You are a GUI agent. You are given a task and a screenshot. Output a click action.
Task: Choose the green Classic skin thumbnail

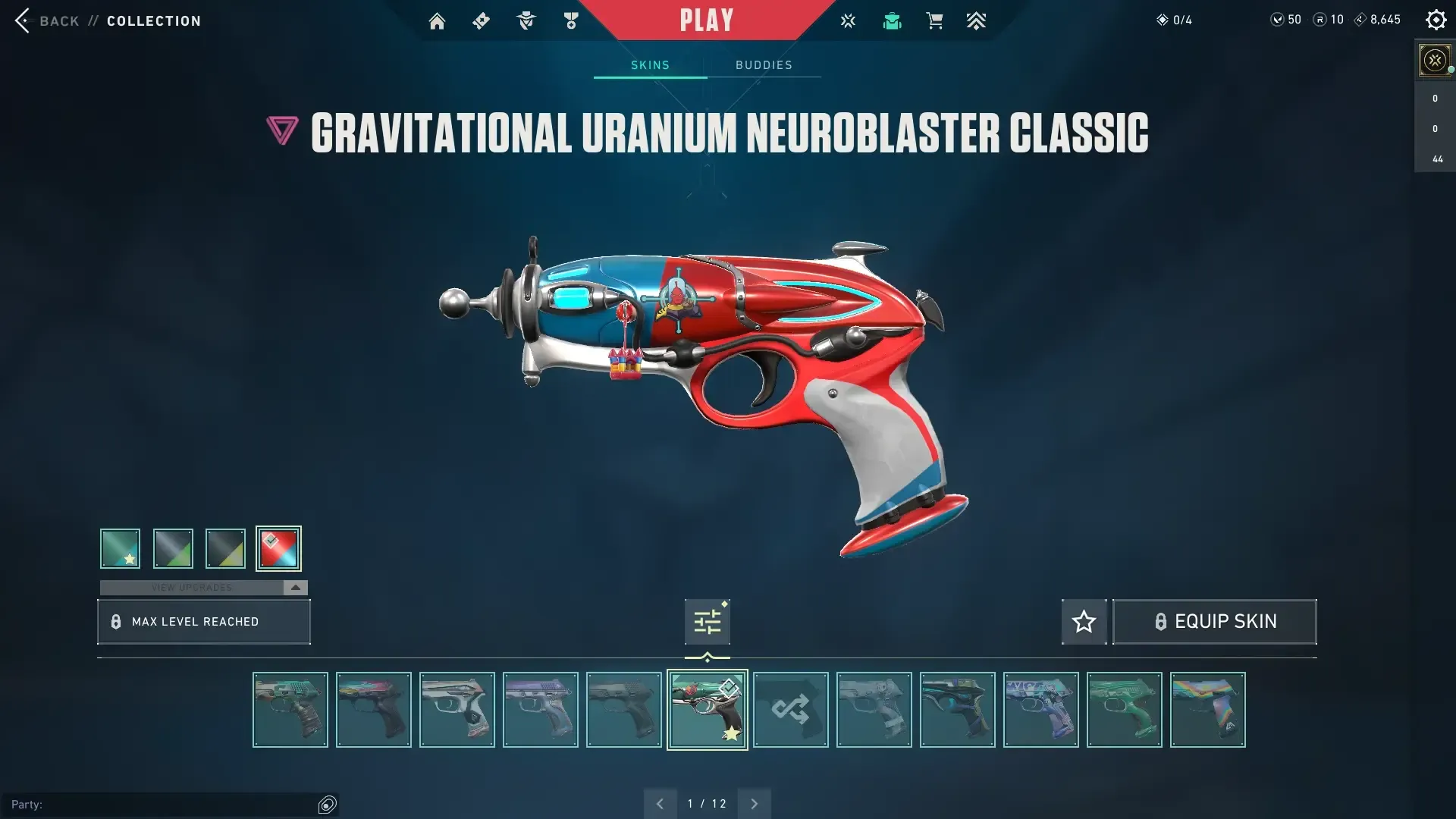1124,710
